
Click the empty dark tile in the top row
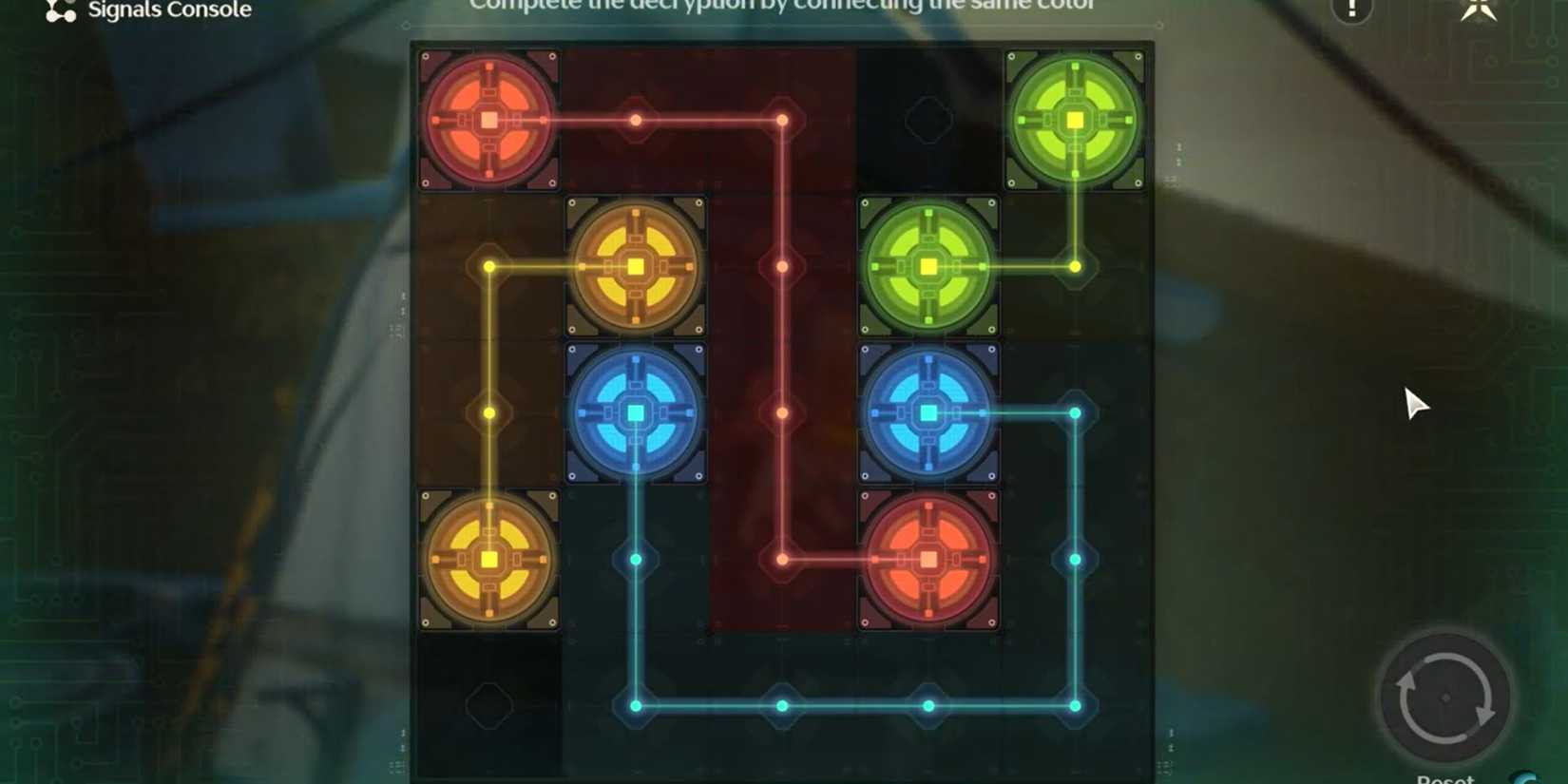(x=927, y=120)
